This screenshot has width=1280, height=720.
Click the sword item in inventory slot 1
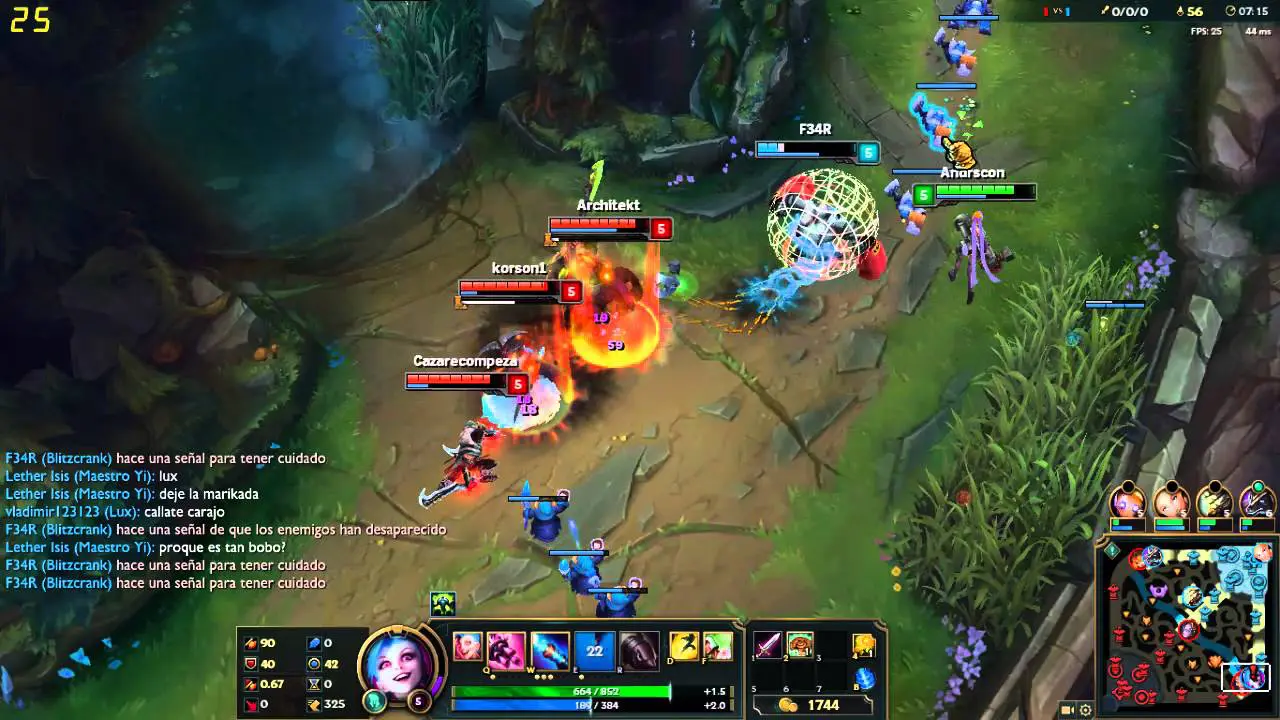point(767,645)
